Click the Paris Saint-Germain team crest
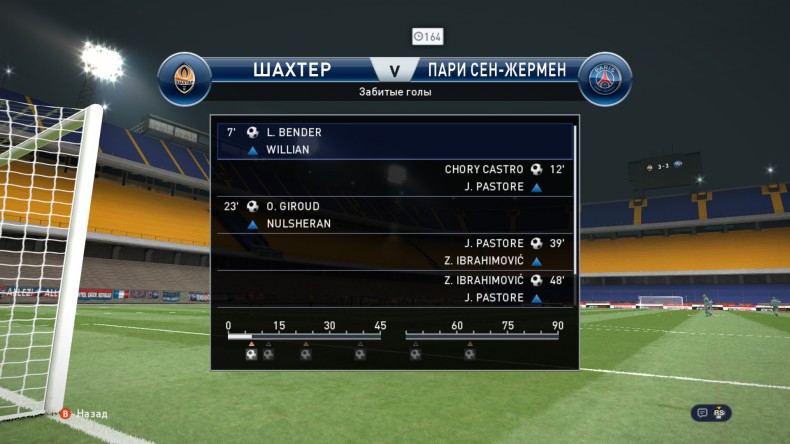The width and height of the screenshot is (790, 444). coord(605,79)
